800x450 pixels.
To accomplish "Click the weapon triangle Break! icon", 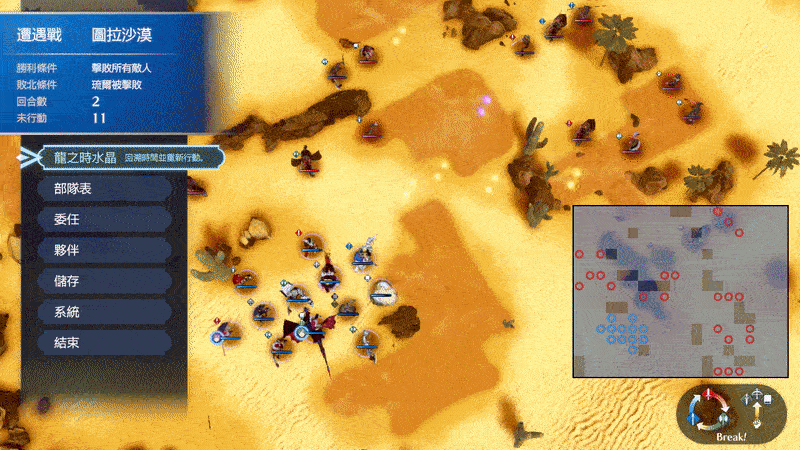I will coord(713,413).
